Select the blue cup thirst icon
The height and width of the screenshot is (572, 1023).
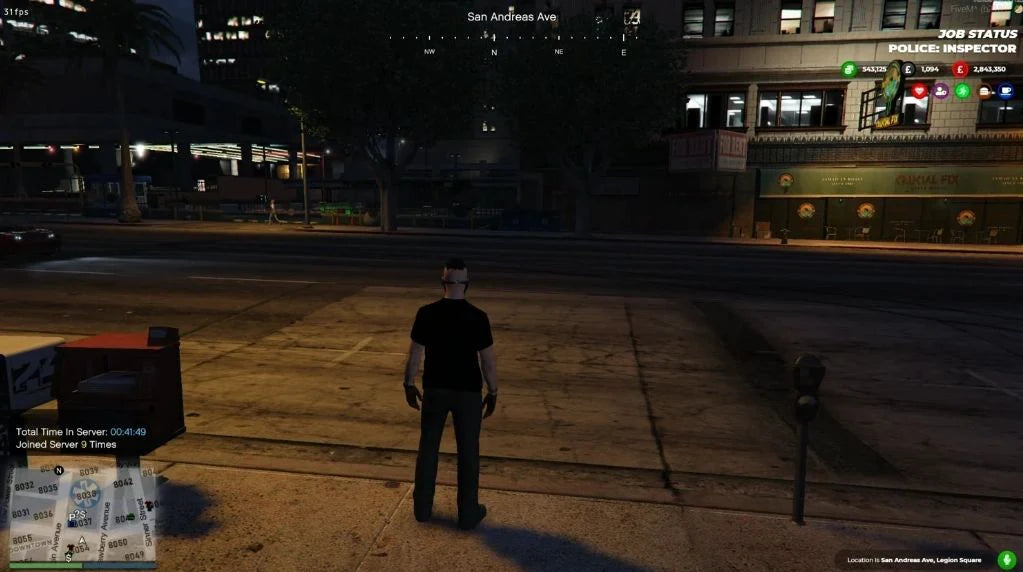pyautogui.click(x=1005, y=91)
